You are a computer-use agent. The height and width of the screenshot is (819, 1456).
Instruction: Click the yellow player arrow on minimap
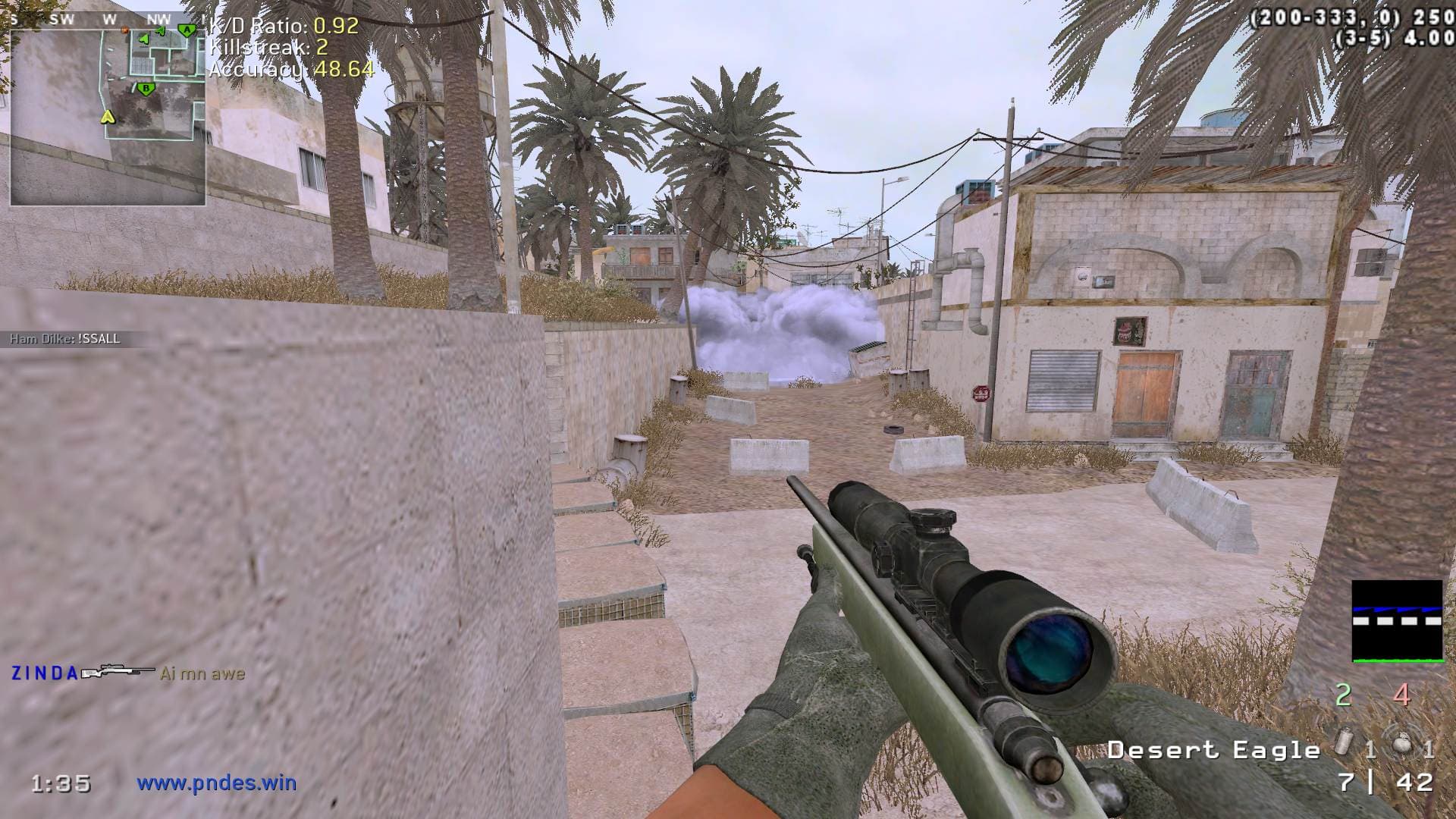108,117
